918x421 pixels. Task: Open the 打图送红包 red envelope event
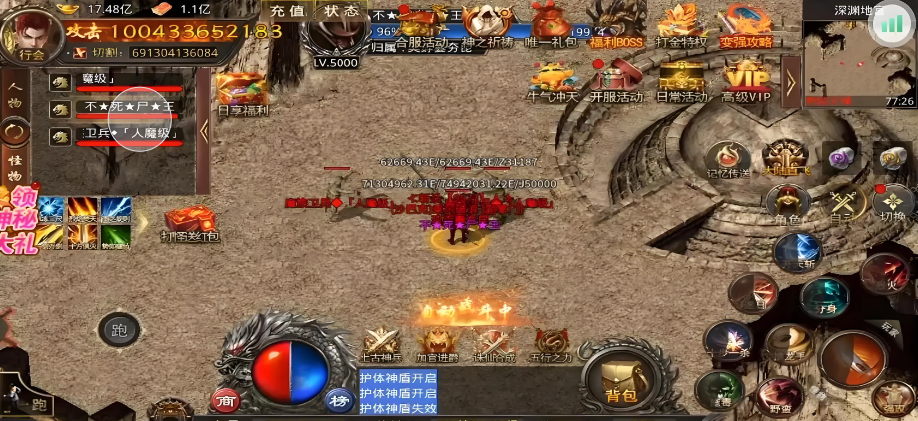click(190, 224)
